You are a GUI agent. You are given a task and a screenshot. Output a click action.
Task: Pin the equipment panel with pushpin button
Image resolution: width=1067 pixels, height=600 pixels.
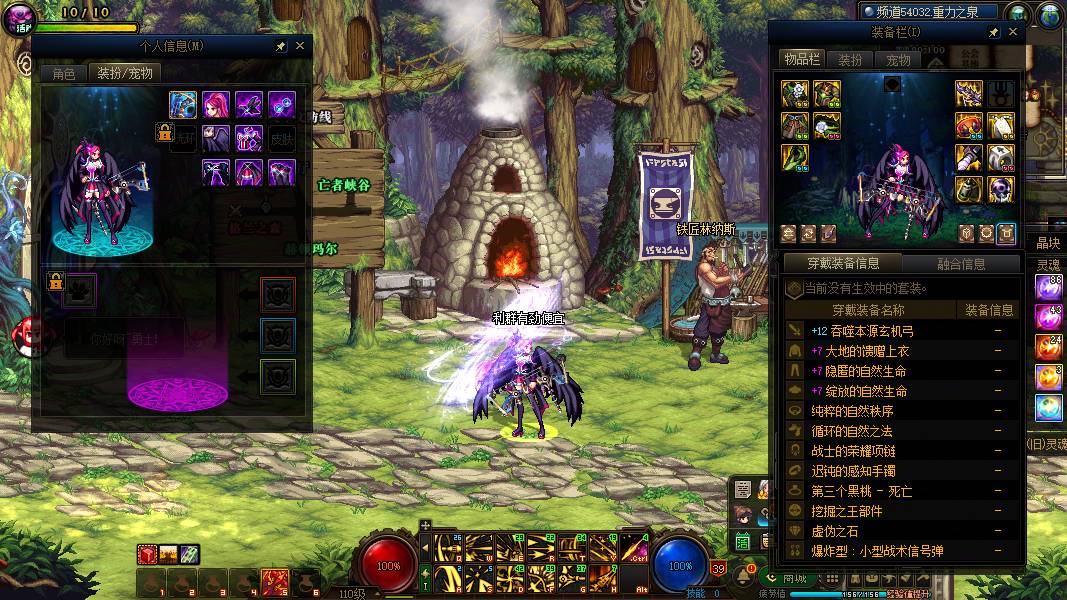point(994,33)
